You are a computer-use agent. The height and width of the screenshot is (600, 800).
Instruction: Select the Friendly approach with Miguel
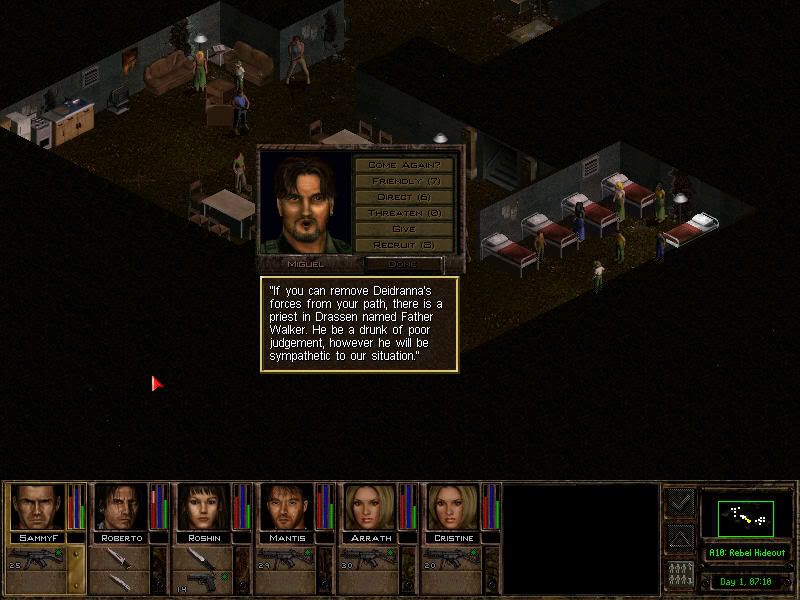(404, 181)
